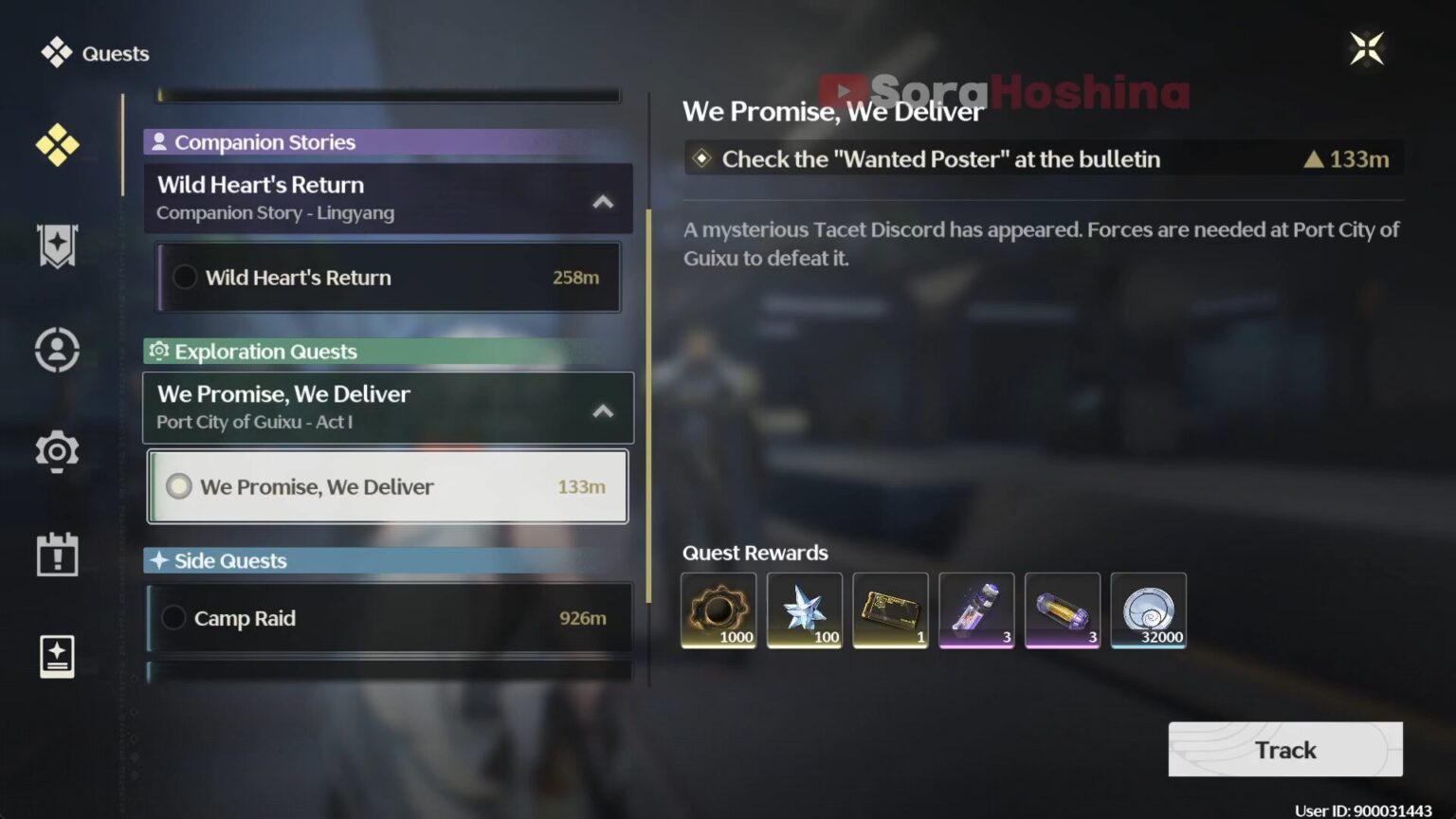Screen dimensions: 1456x819
Task: Inspect the Shell Credits reward of 32000
Action: (1148, 610)
